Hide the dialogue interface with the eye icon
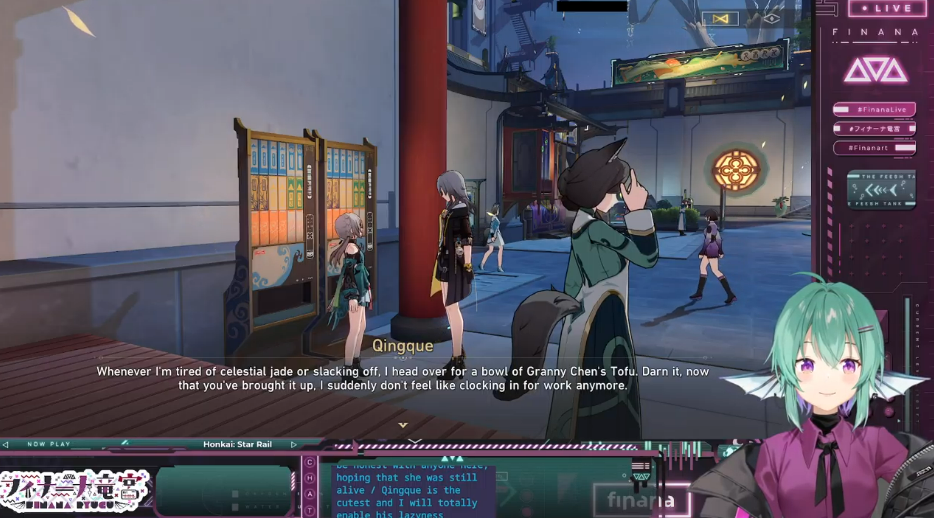 770,19
